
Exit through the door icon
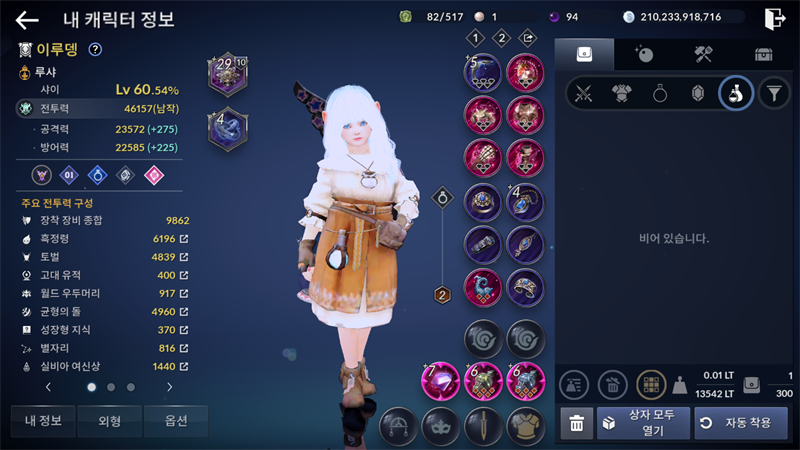coord(773,18)
